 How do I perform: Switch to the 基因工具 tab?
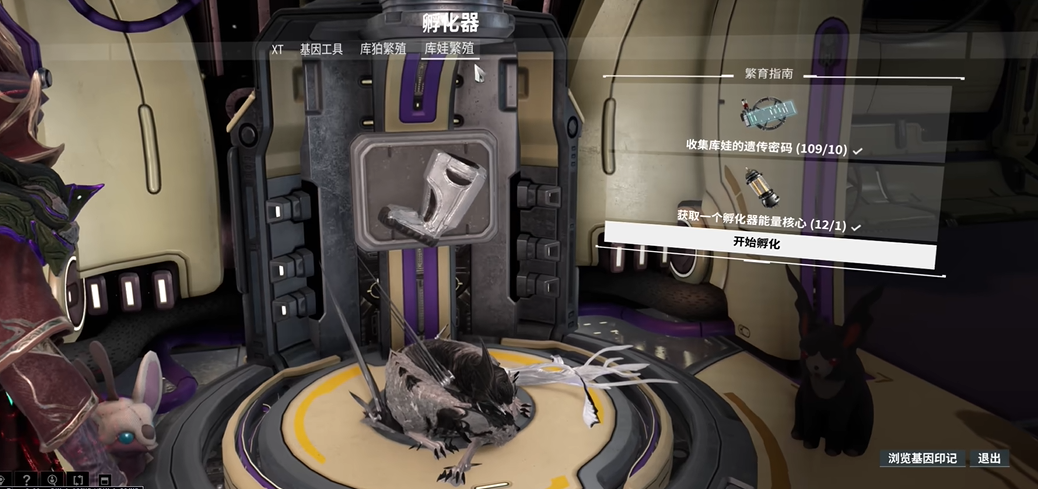(322, 49)
